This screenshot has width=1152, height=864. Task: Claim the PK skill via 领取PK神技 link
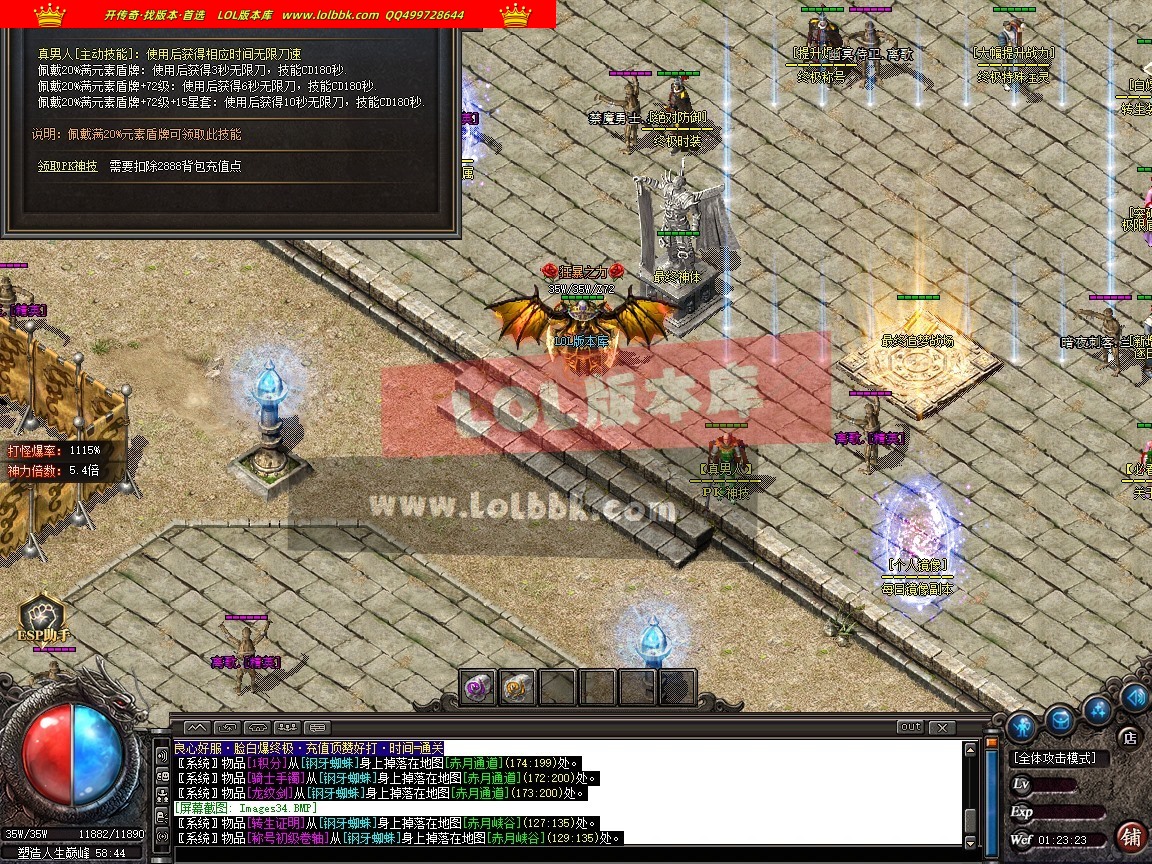68,167
